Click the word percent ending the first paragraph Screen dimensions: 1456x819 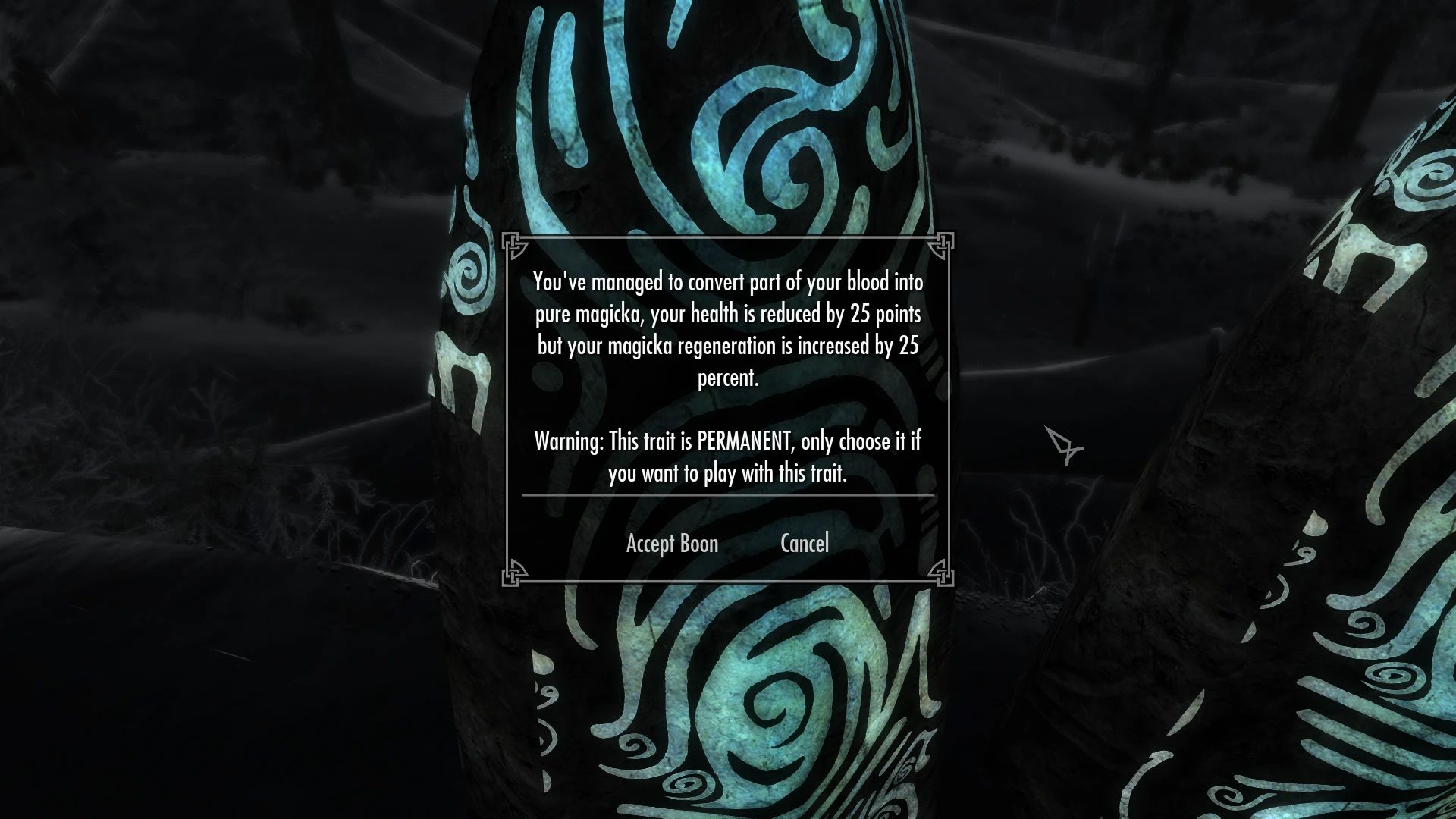coord(728,379)
